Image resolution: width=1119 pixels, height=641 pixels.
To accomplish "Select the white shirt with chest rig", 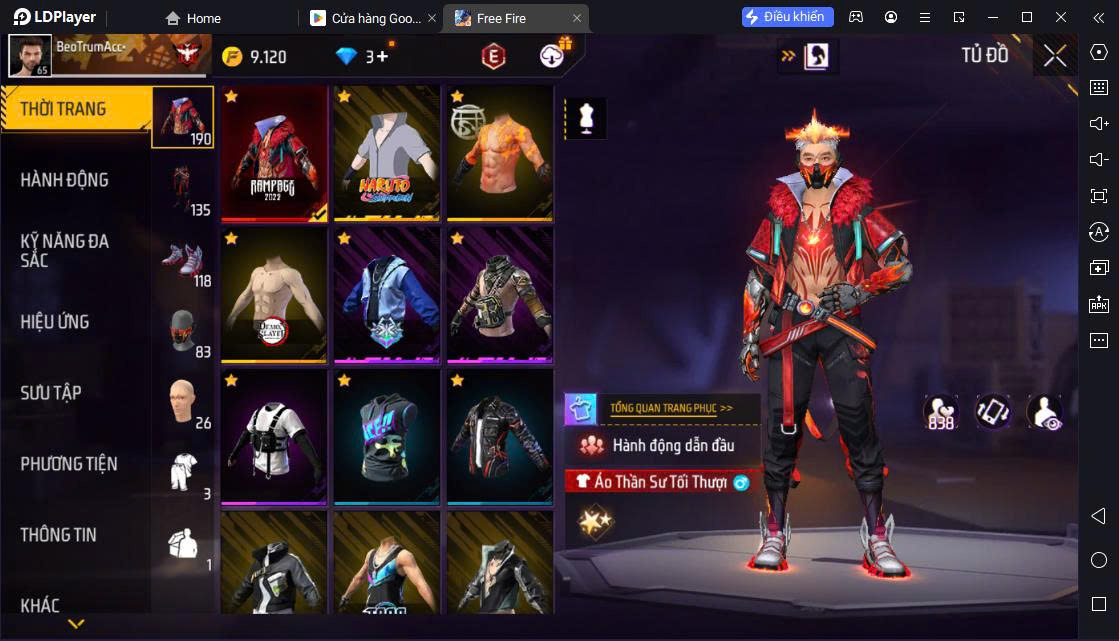I will (x=275, y=437).
